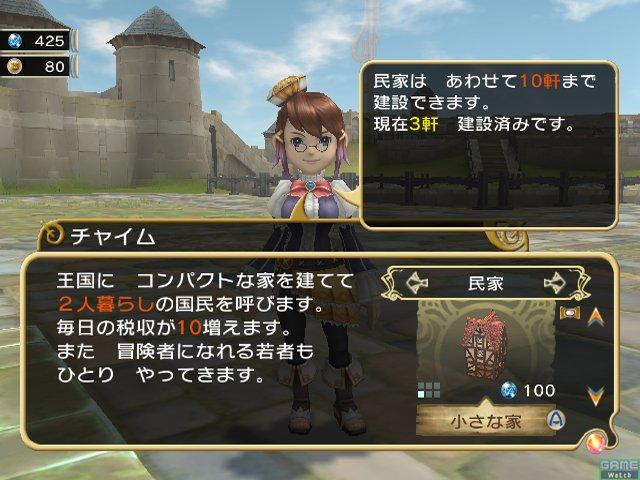Select previous building category with left arrow
The height and width of the screenshot is (480, 640).
pyautogui.click(x=418, y=283)
